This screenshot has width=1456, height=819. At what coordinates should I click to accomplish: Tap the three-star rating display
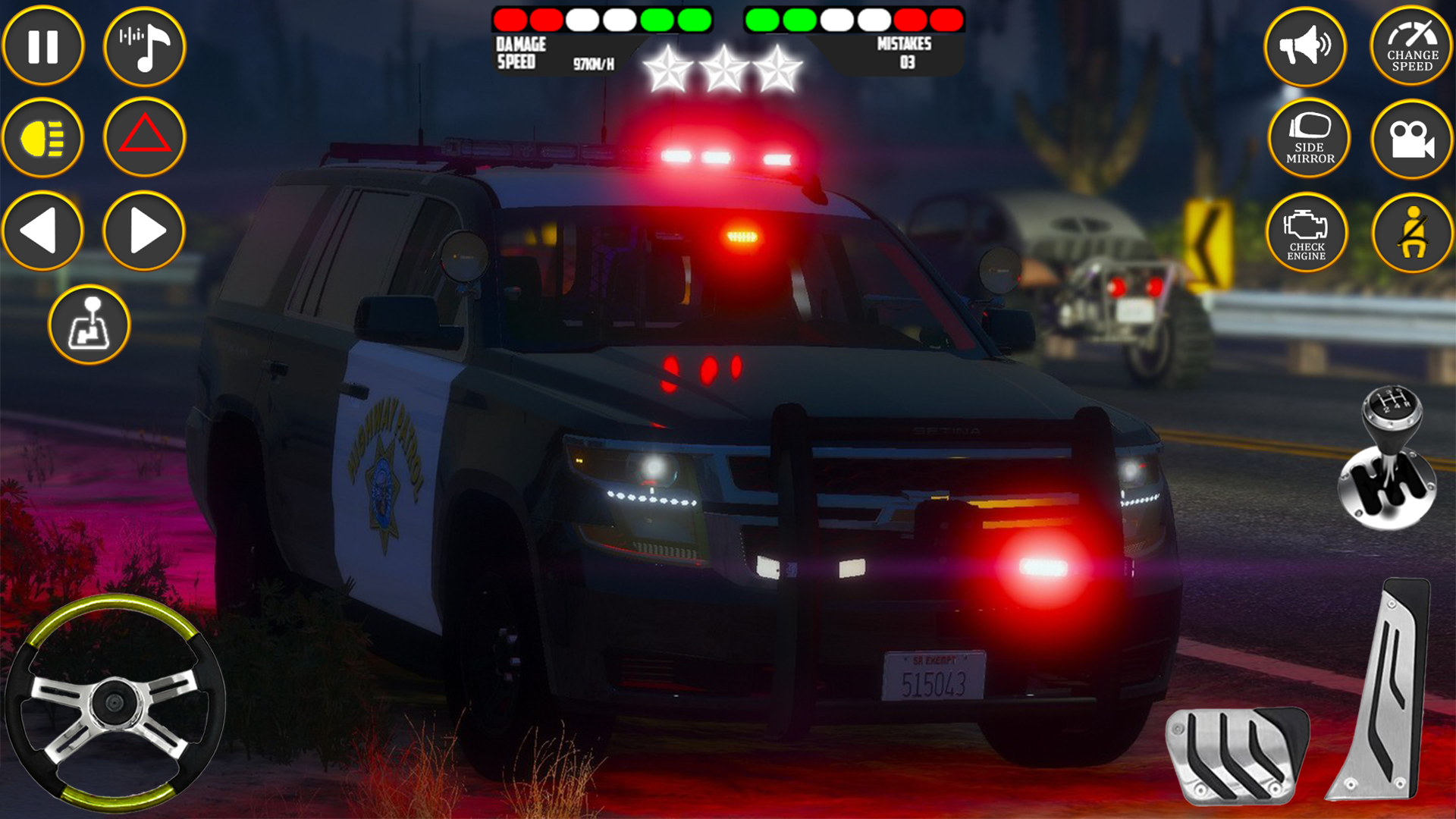click(x=724, y=68)
